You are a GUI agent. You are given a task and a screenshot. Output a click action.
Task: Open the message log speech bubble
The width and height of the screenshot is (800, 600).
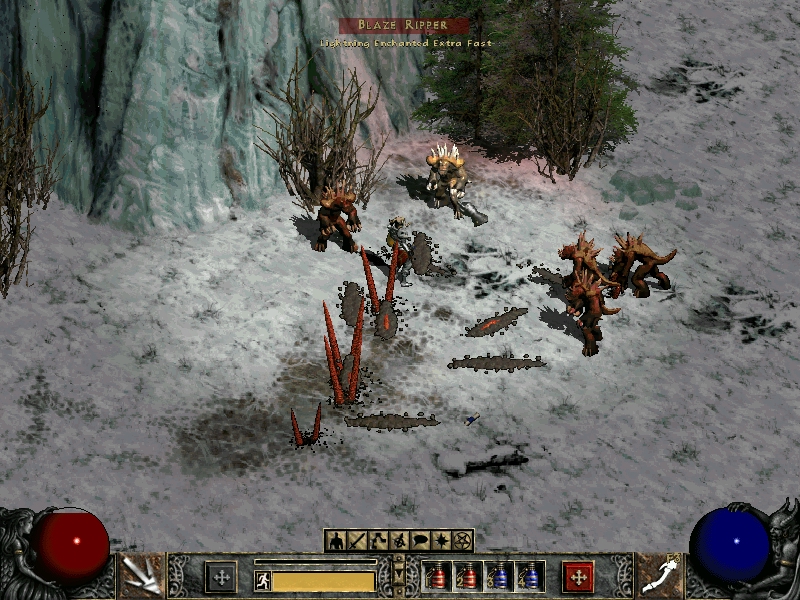(x=420, y=541)
